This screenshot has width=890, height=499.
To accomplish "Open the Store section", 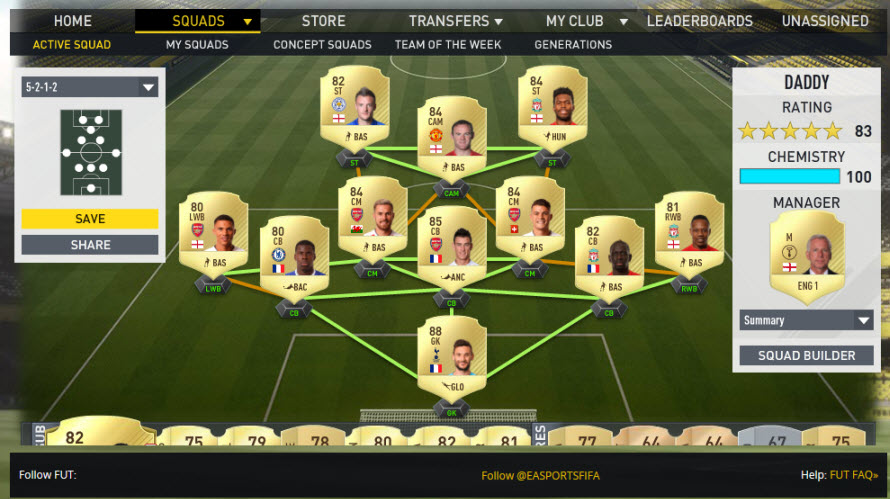I will (x=323, y=21).
